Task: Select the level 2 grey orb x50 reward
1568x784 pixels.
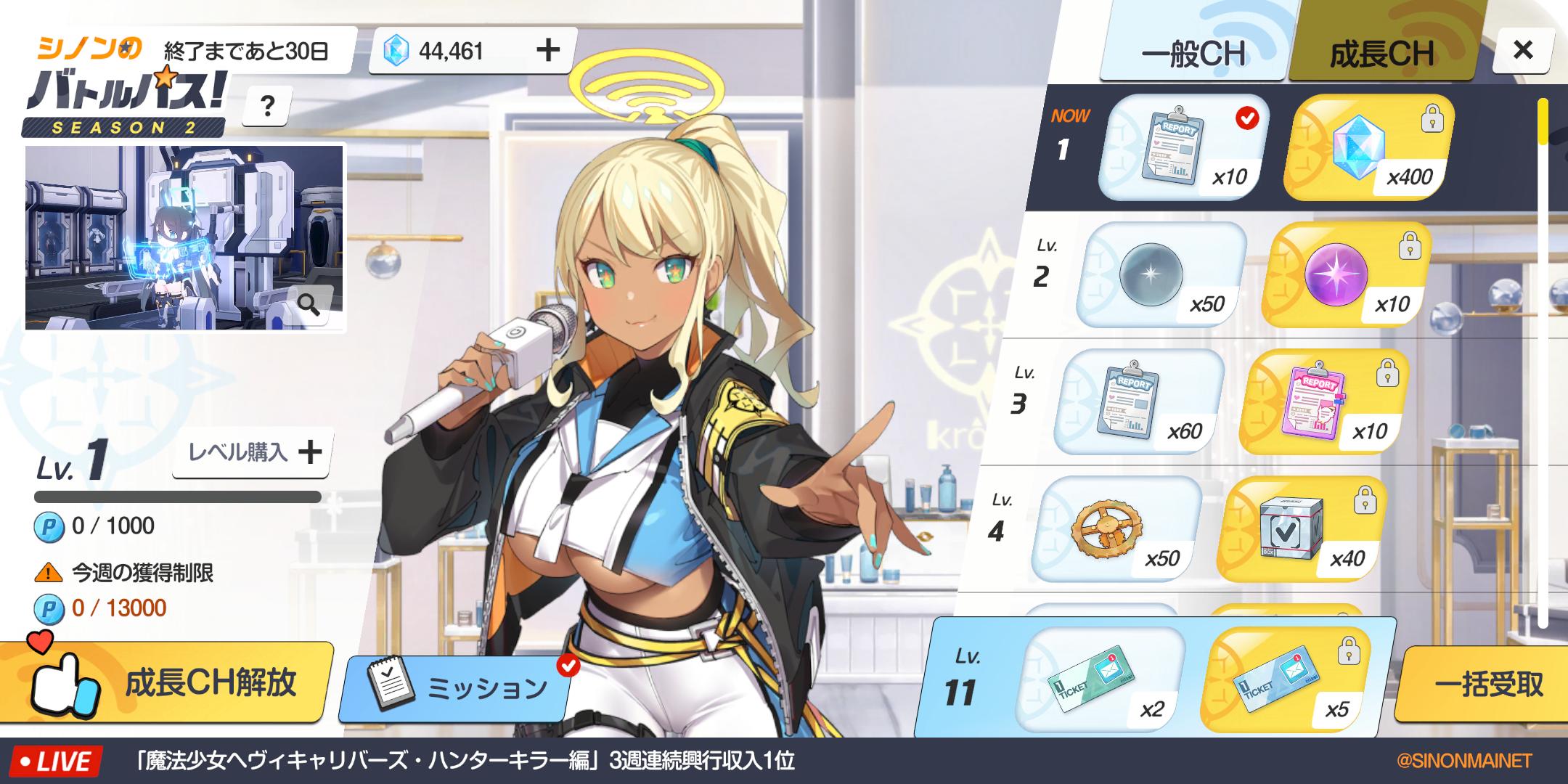Action: (1161, 275)
